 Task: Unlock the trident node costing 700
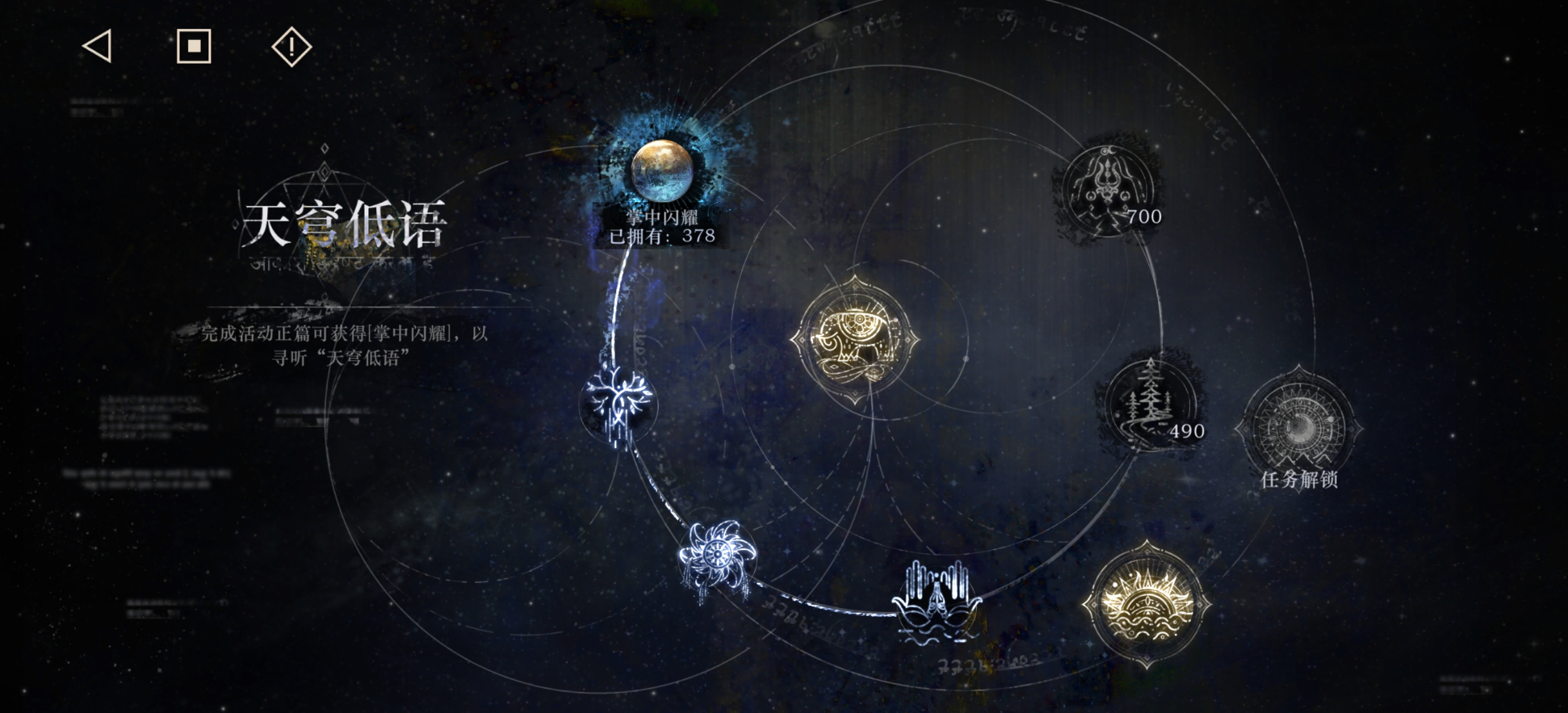1108,190
